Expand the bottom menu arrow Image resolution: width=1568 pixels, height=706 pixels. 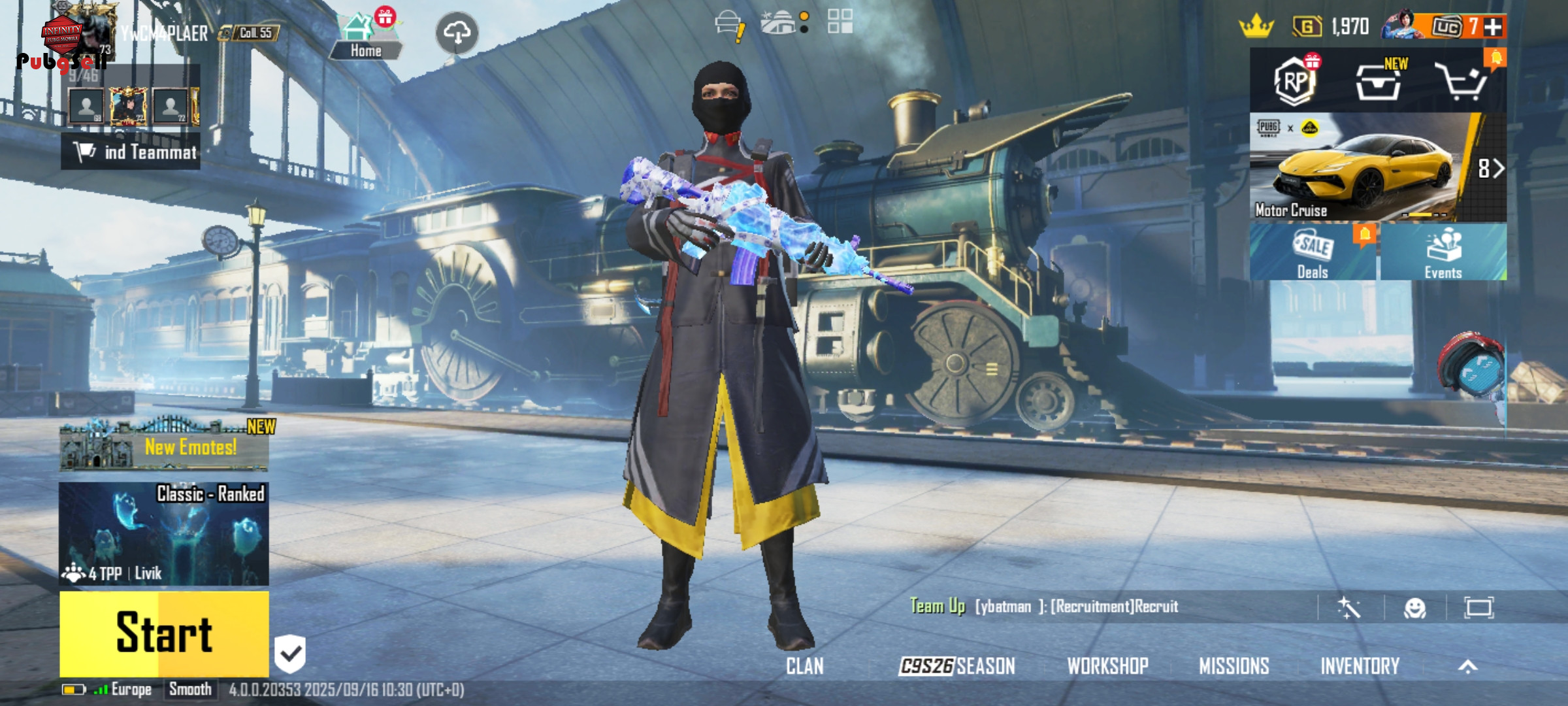click(1467, 666)
